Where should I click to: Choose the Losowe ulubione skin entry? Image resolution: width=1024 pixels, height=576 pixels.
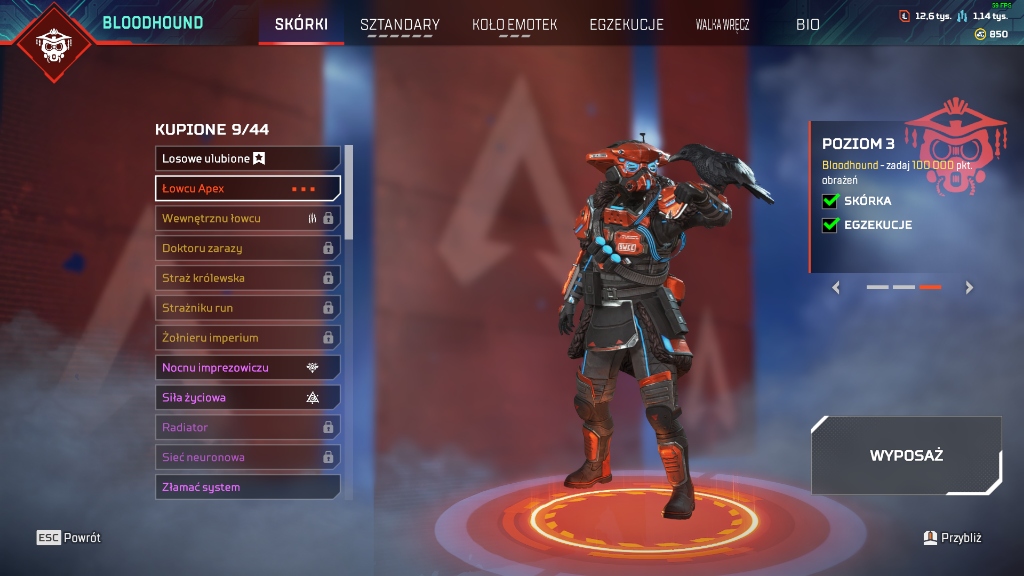click(x=248, y=158)
